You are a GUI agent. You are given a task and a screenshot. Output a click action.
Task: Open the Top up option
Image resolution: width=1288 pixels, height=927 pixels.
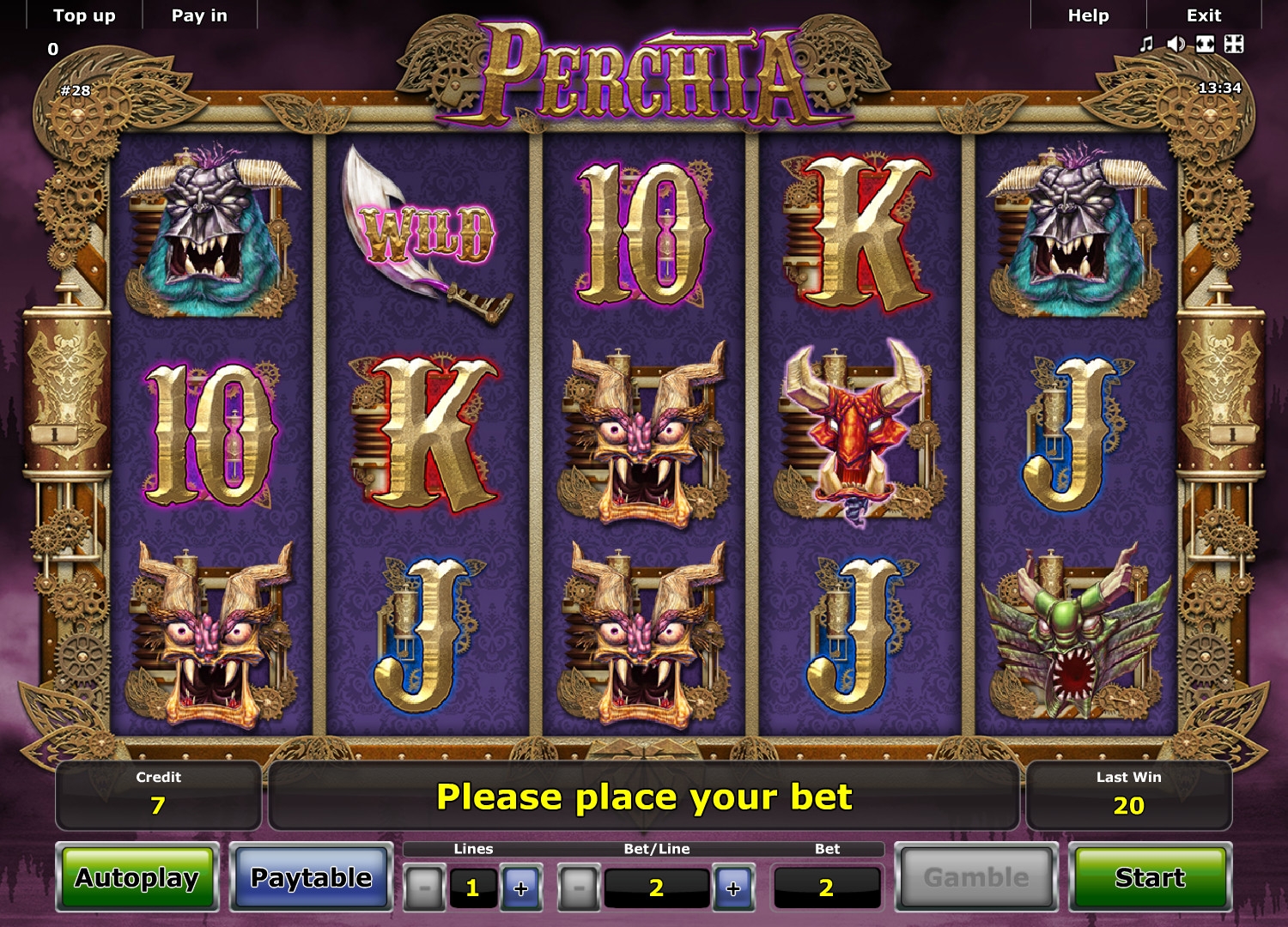click(x=84, y=15)
